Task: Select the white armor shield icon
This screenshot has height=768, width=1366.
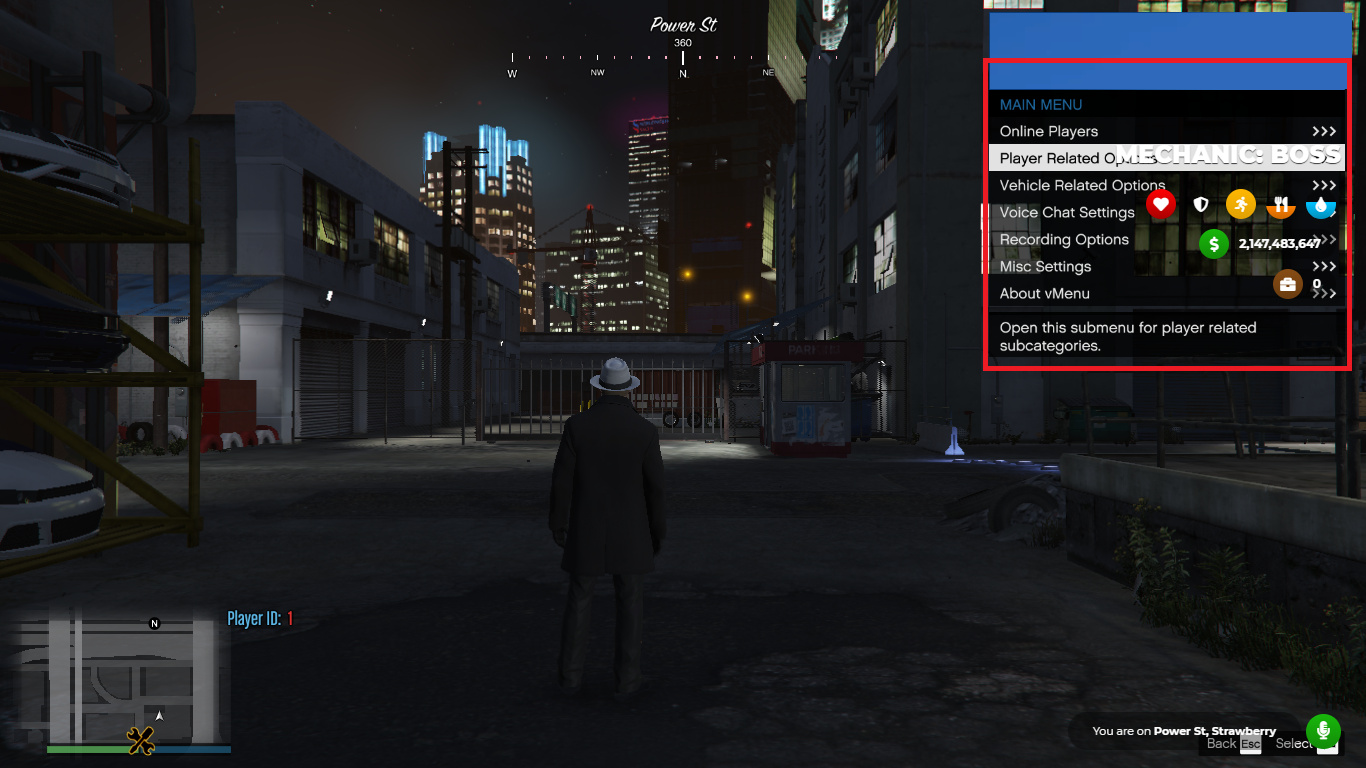Action: pyautogui.click(x=1200, y=204)
